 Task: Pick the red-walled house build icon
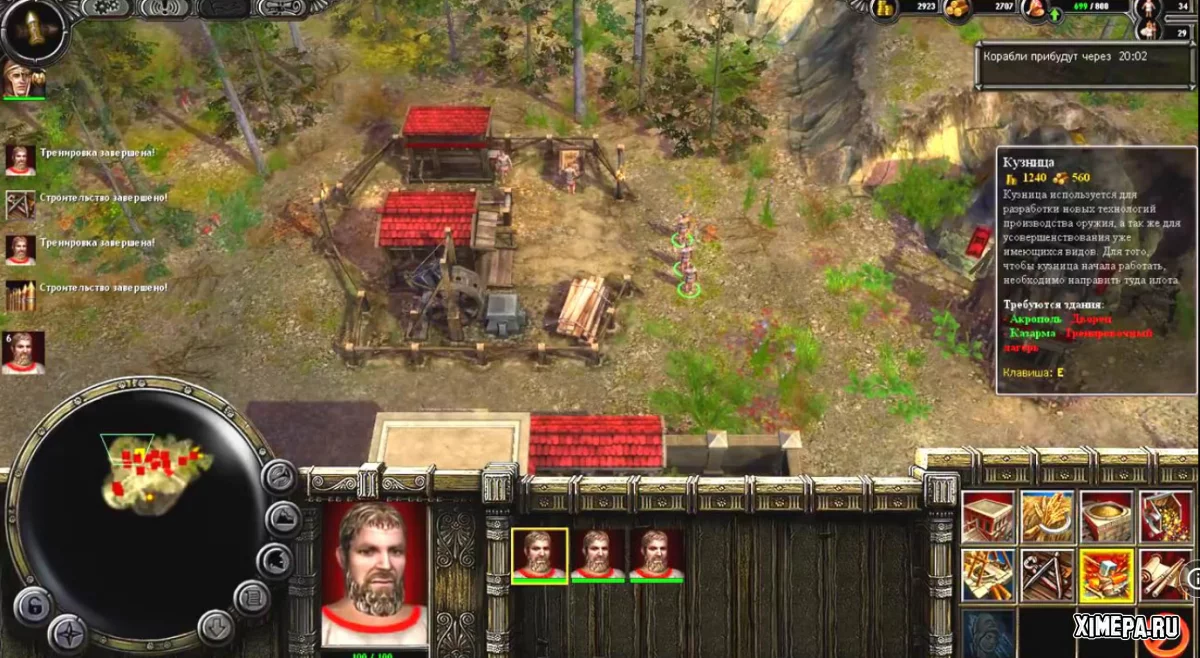[x=988, y=516]
